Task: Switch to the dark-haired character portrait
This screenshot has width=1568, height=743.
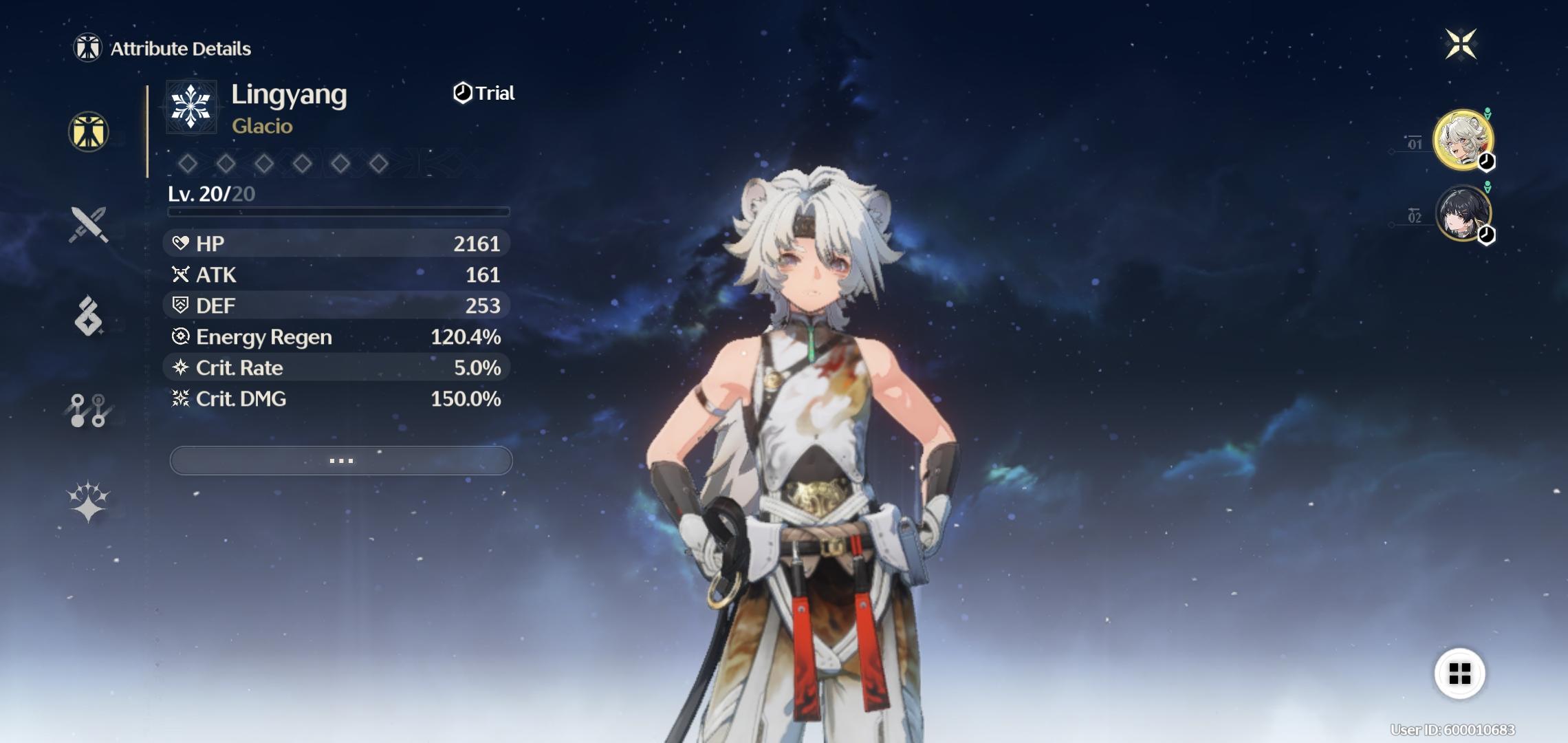Action: (x=1462, y=213)
